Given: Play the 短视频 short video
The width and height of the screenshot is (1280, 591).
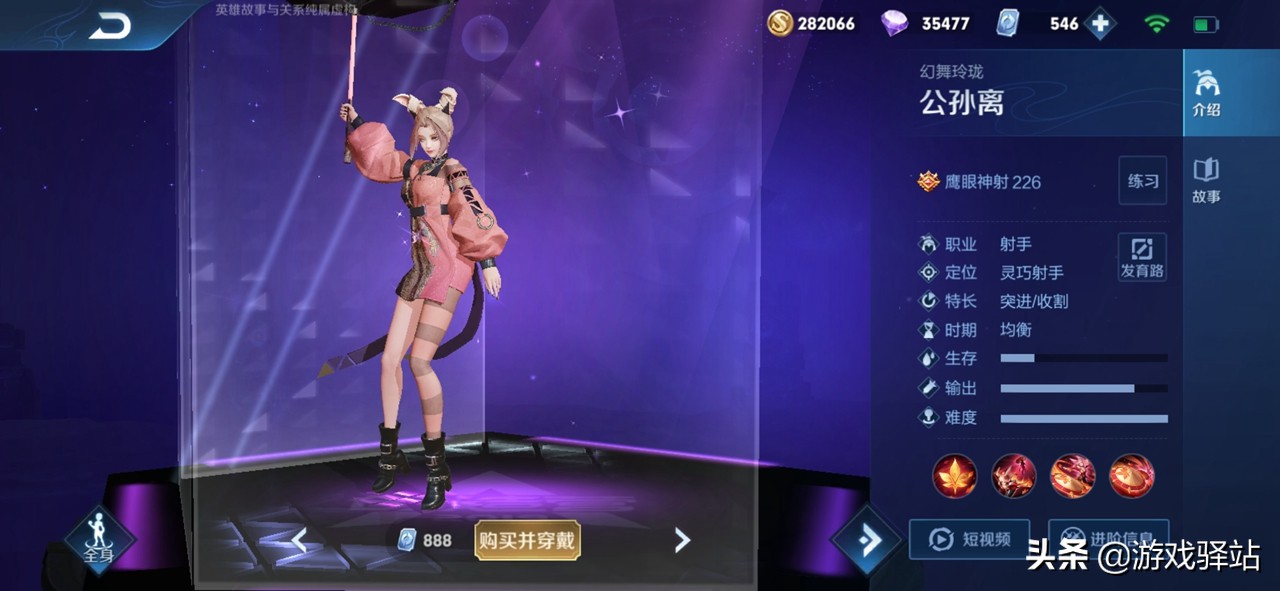Looking at the screenshot, I should (x=968, y=539).
